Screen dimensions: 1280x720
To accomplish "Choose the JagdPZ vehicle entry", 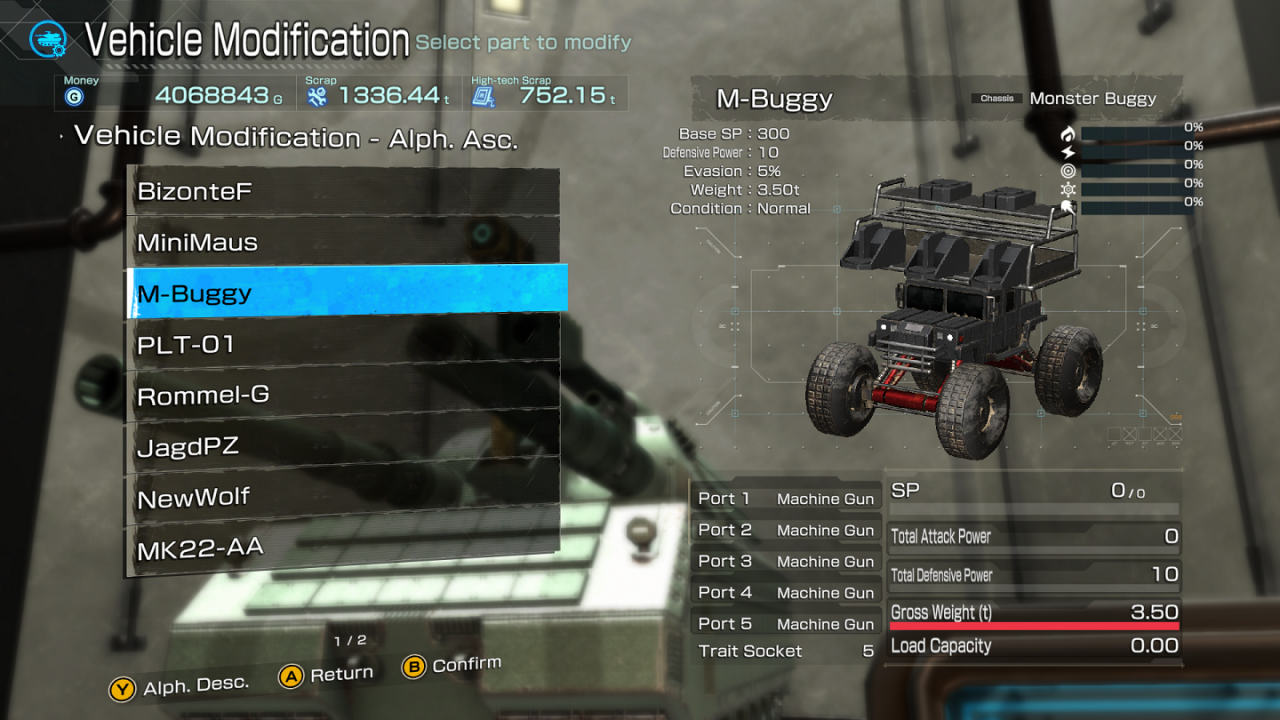I will point(345,446).
